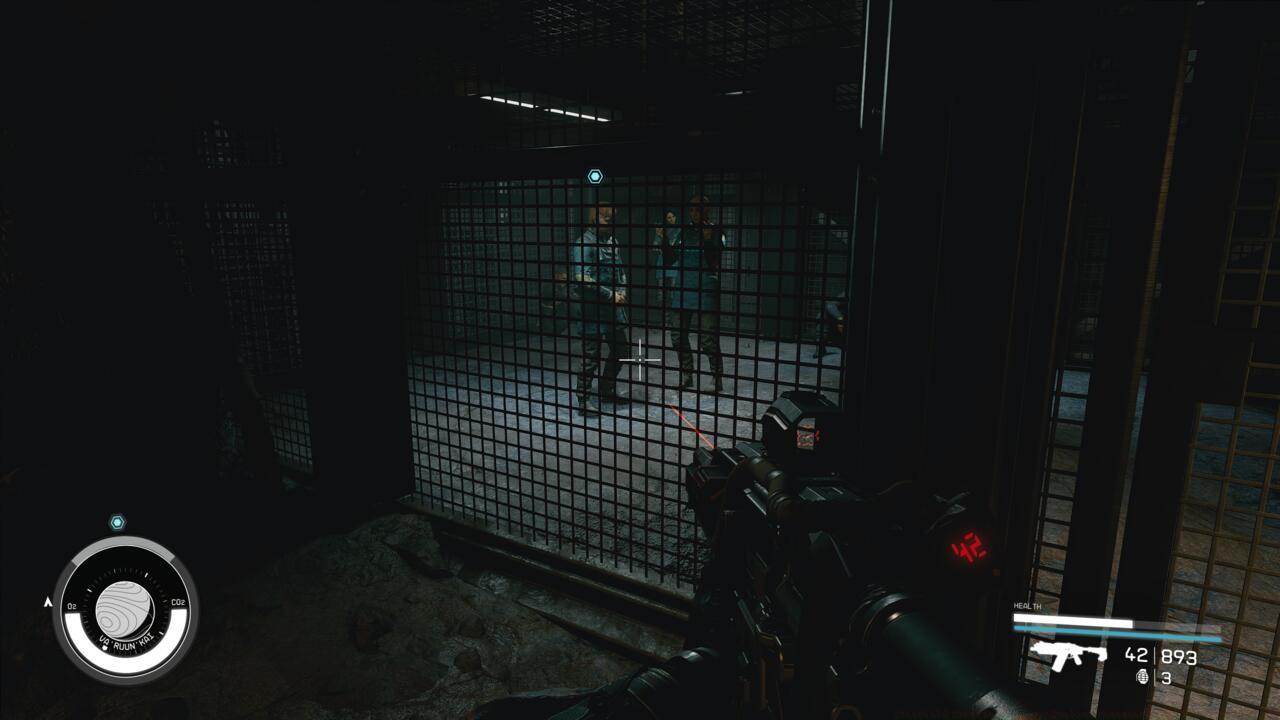1280x720 pixels.
Task: Click the O2 label on the oxygen gauge
Action: pos(72,605)
